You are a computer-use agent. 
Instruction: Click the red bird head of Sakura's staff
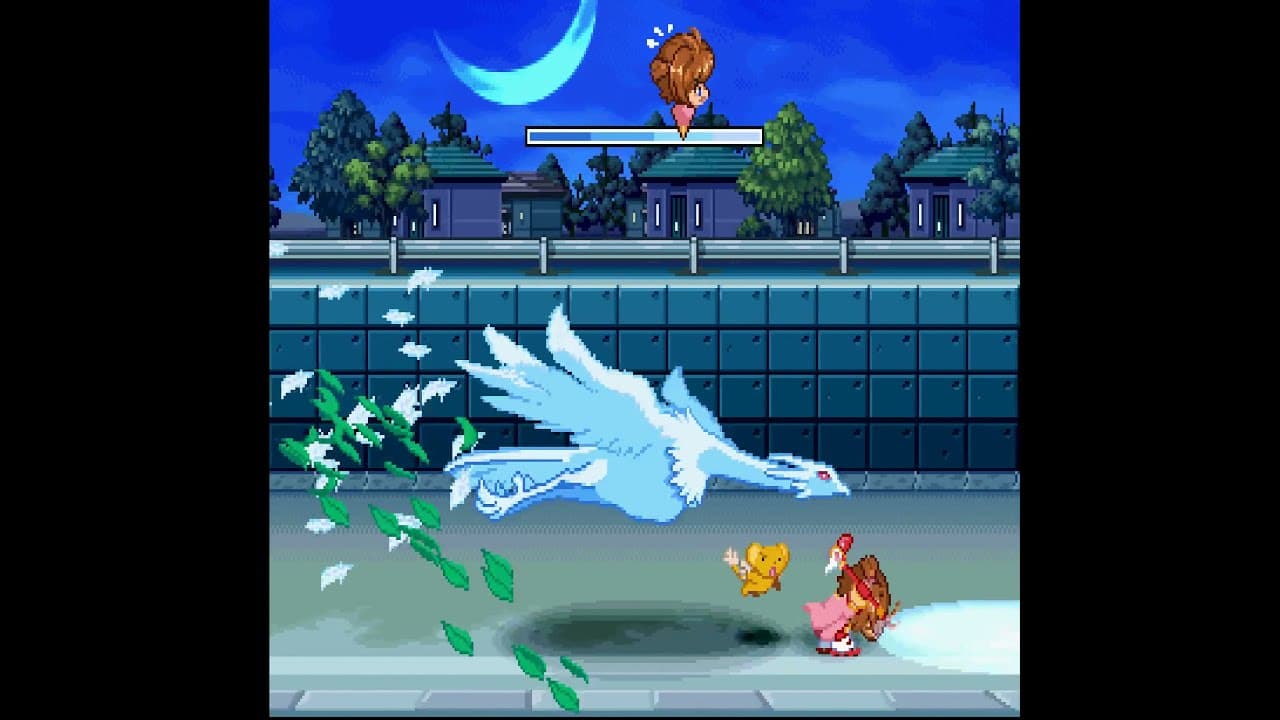coord(845,545)
